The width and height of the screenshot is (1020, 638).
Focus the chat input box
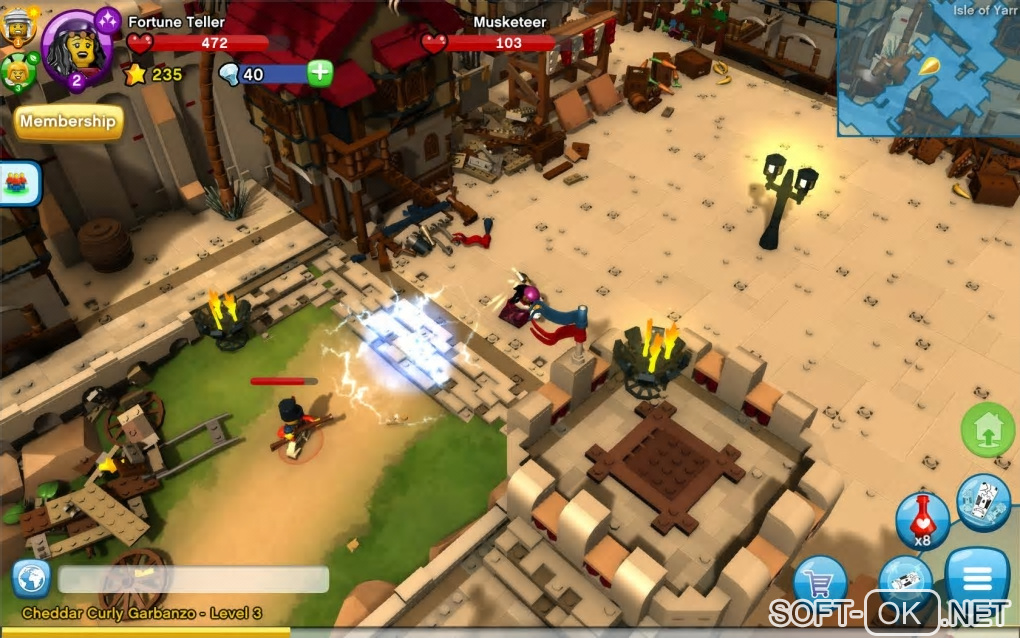(x=193, y=580)
